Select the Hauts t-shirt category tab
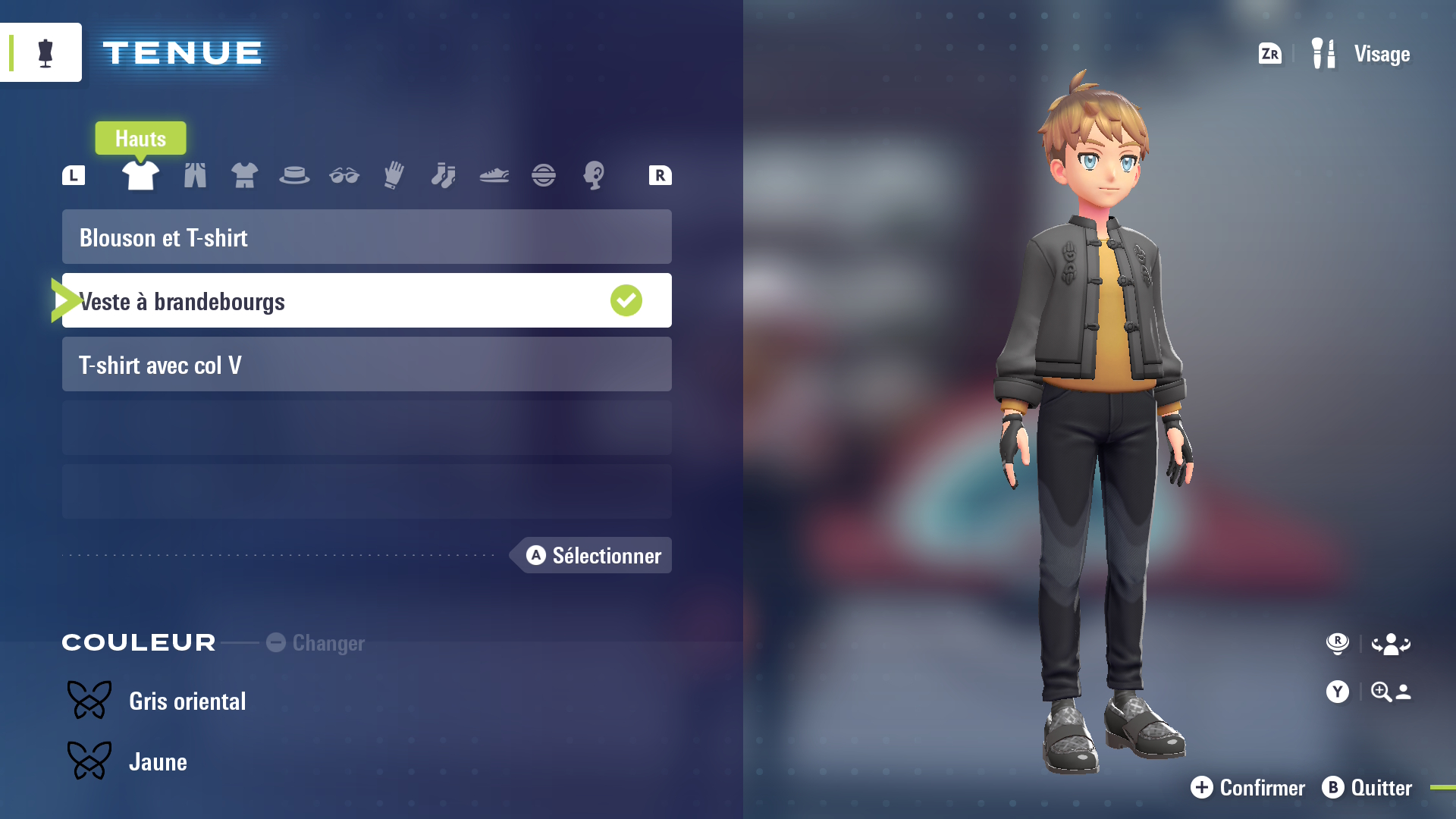The image size is (1456, 819). point(140,175)
